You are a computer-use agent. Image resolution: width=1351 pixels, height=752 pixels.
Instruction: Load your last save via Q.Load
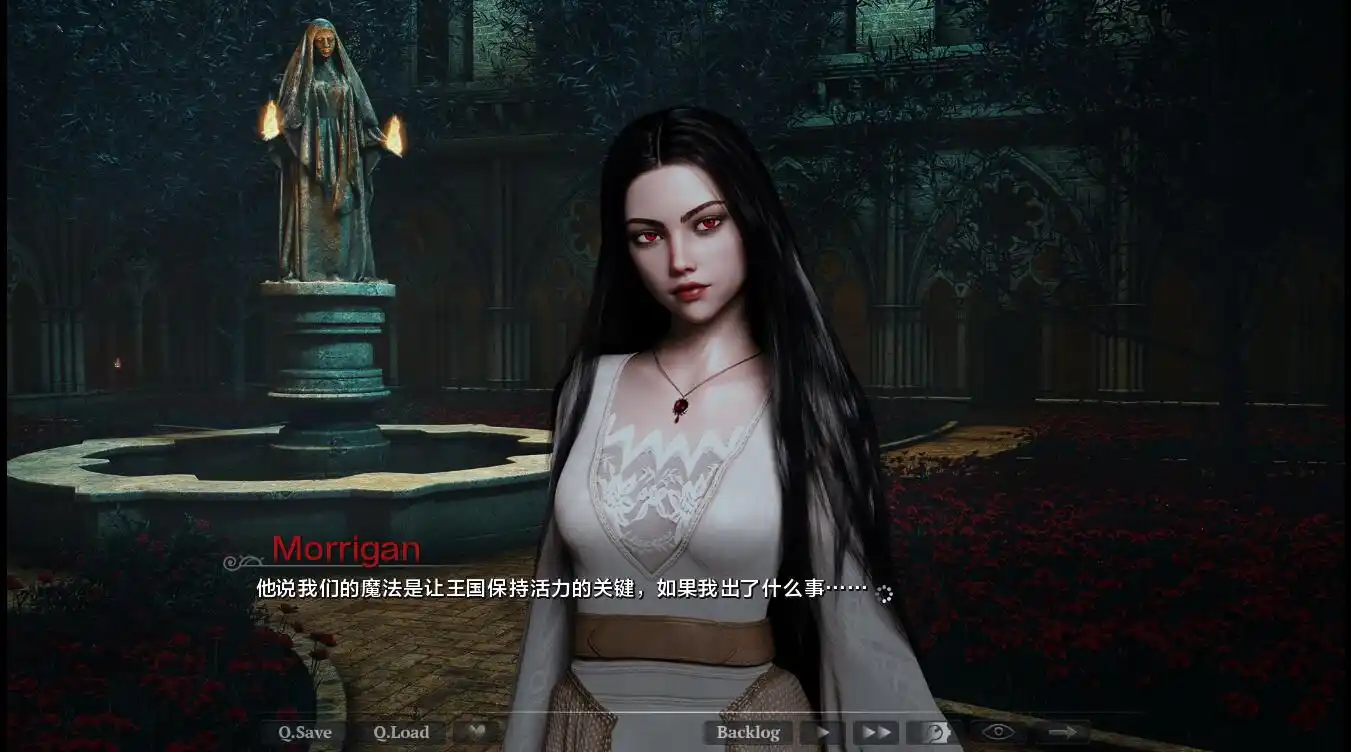pos(399,731)
